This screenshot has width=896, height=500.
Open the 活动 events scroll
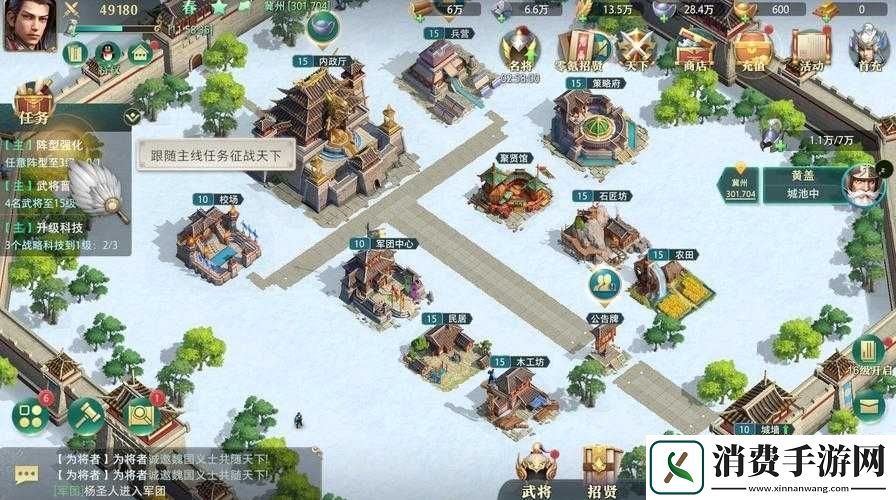[811, 50]
